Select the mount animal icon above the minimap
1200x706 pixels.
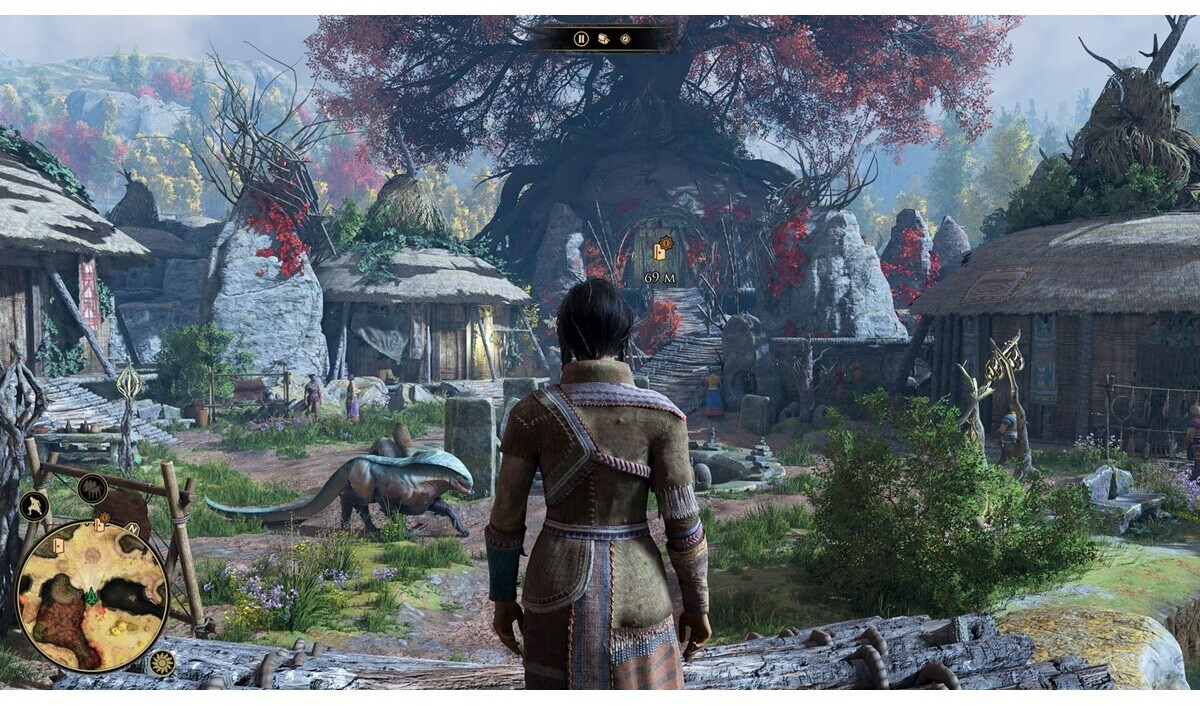93,489
